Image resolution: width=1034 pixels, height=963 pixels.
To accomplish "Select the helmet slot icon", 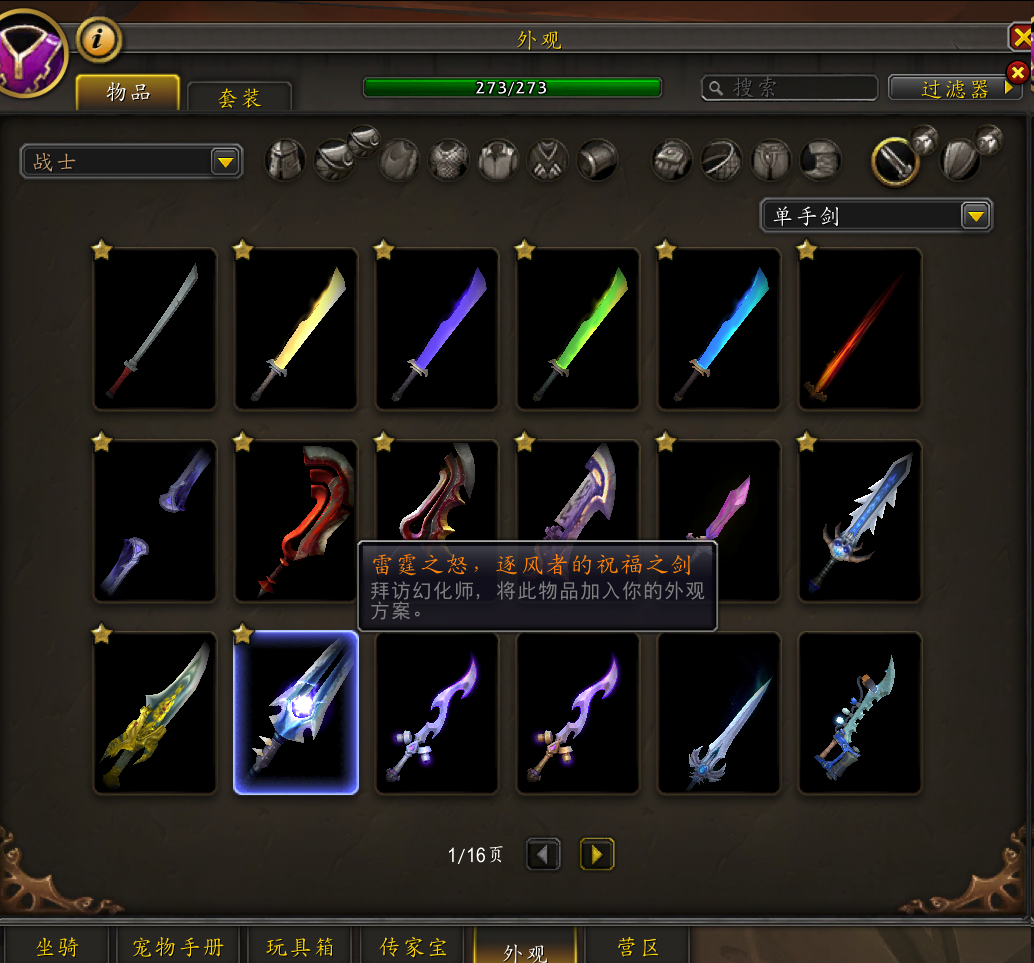I will [x=285, y=160].
